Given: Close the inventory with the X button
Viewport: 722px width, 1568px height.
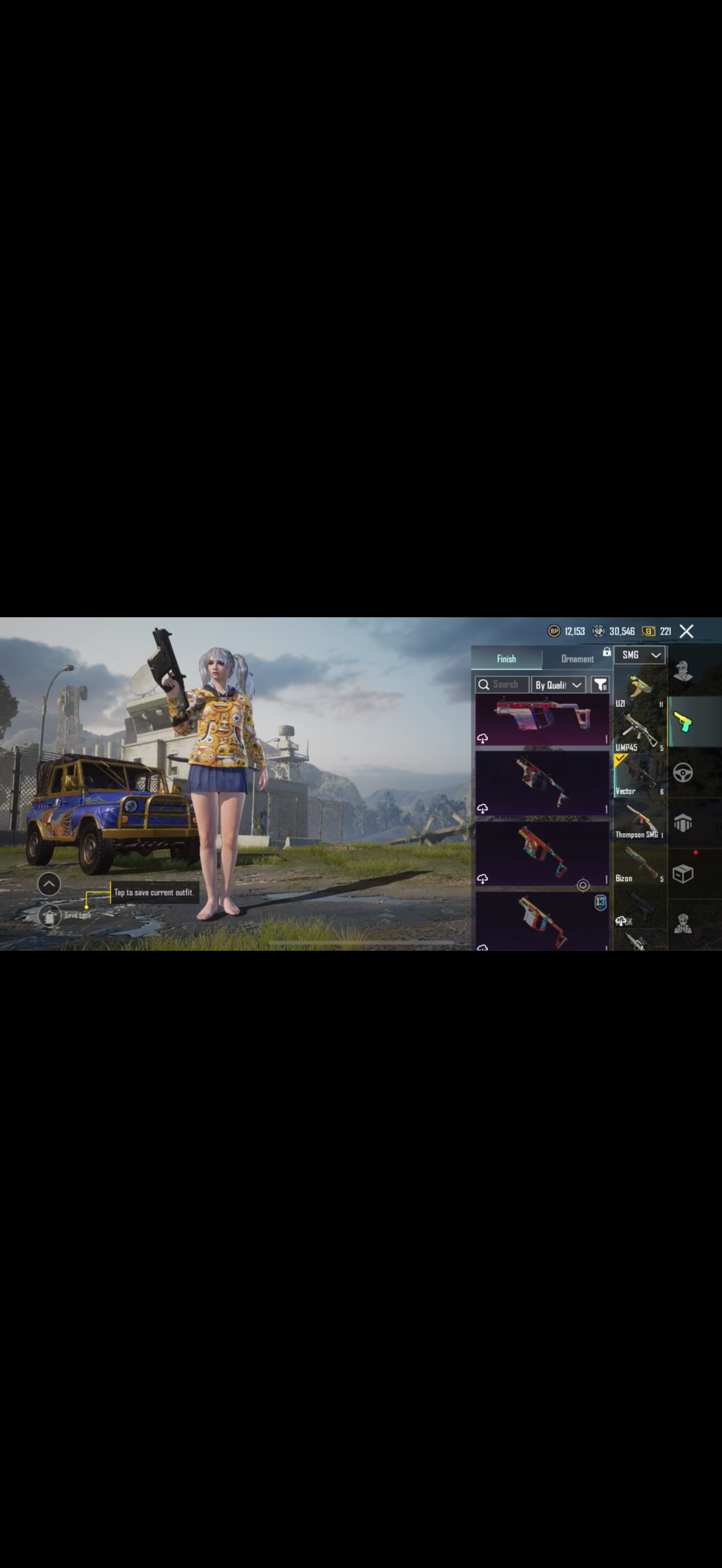Looking at the screenshot, I should pos(686,631).
